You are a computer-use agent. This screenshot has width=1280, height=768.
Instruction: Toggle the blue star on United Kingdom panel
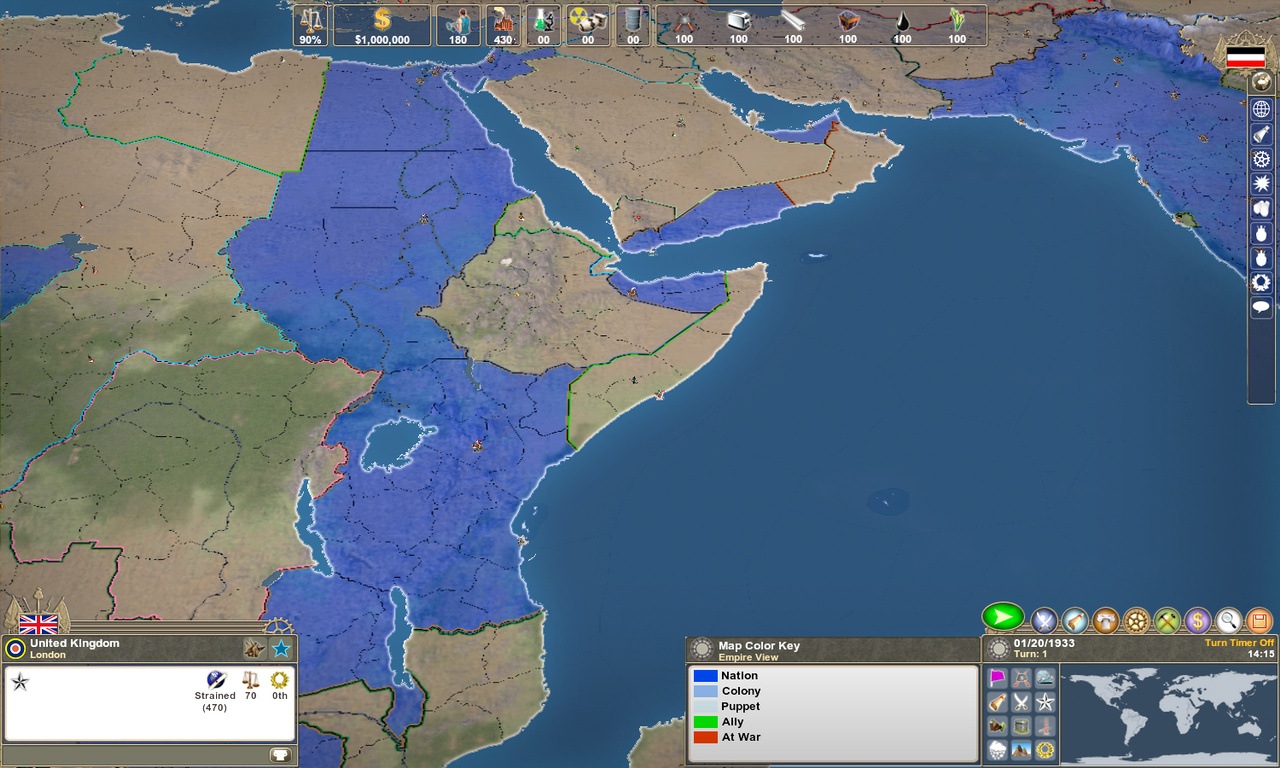(280, 647)
